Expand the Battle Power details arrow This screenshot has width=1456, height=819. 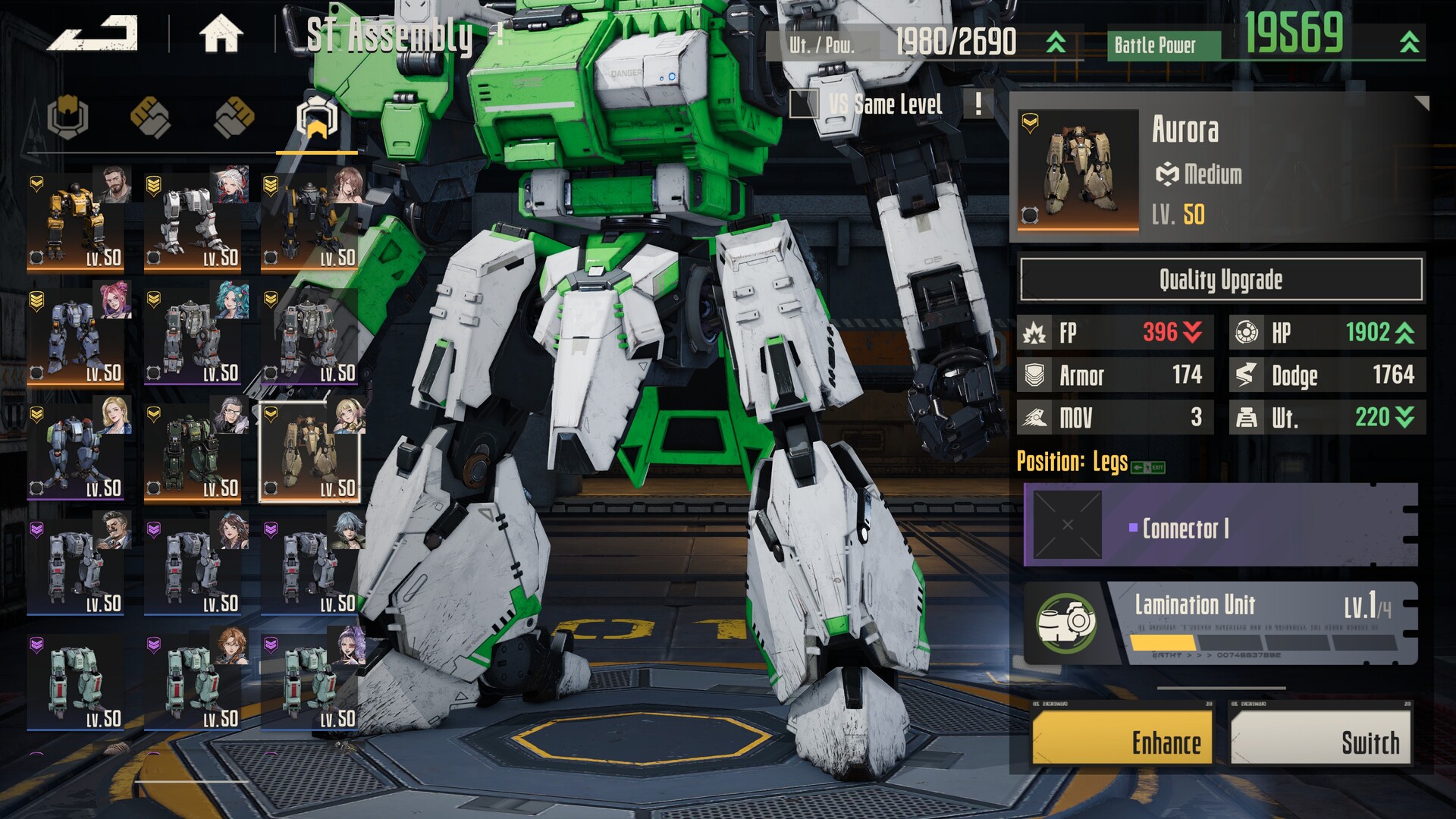pos(1409,42)
